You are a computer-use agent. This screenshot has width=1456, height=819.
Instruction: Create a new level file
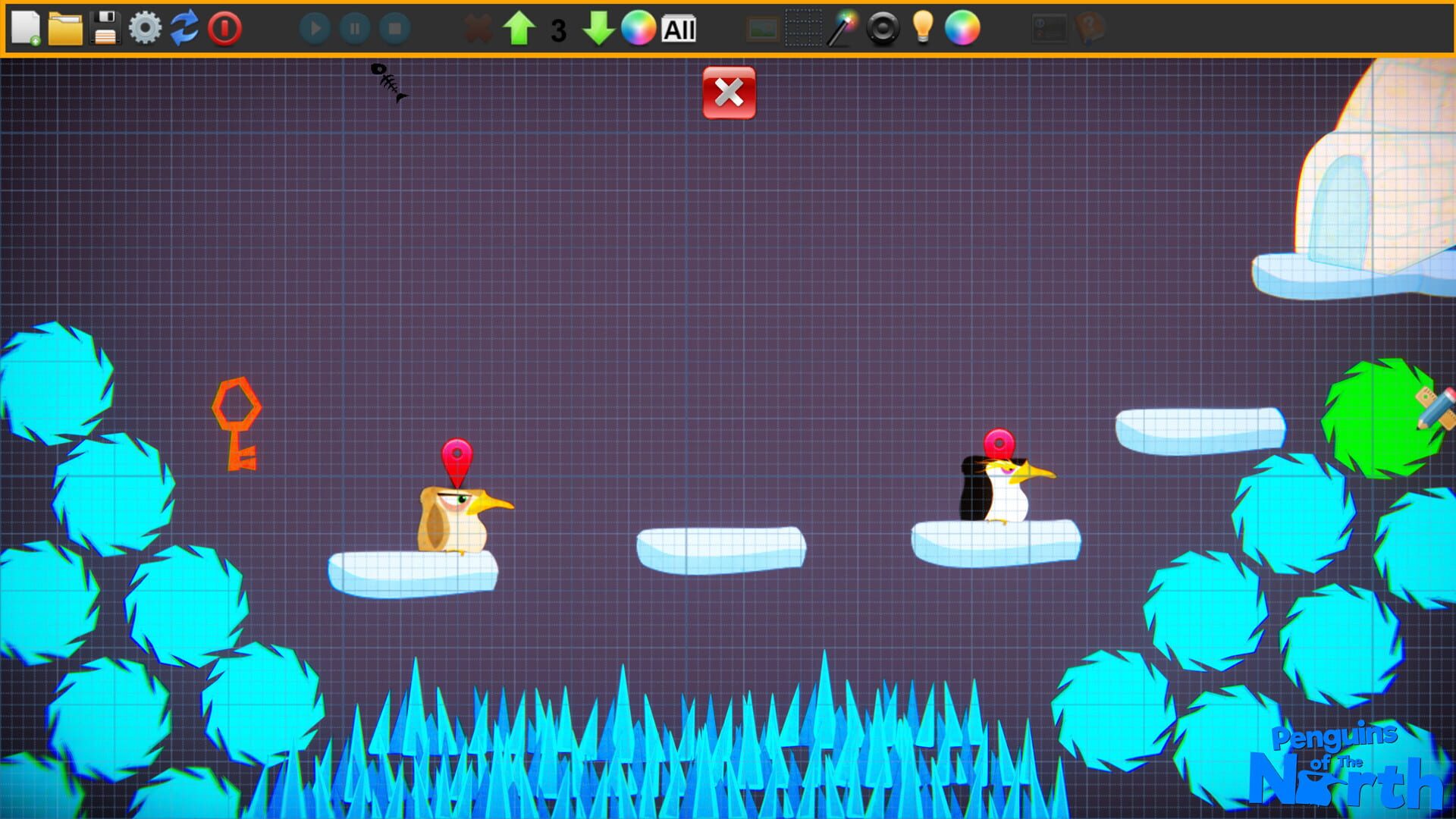tap(24, 29)
